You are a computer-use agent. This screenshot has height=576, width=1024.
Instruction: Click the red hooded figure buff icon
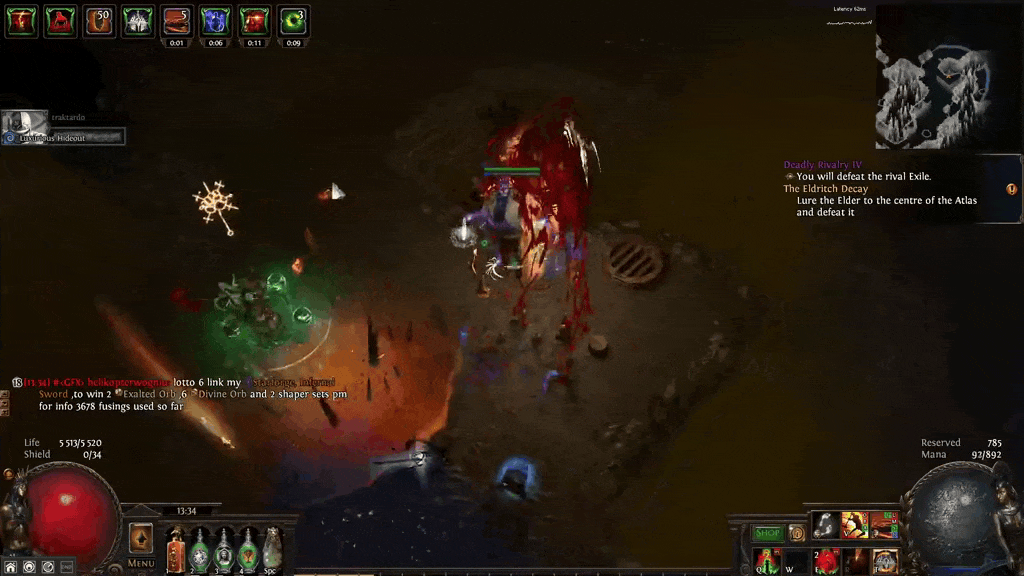pos(60,20)
